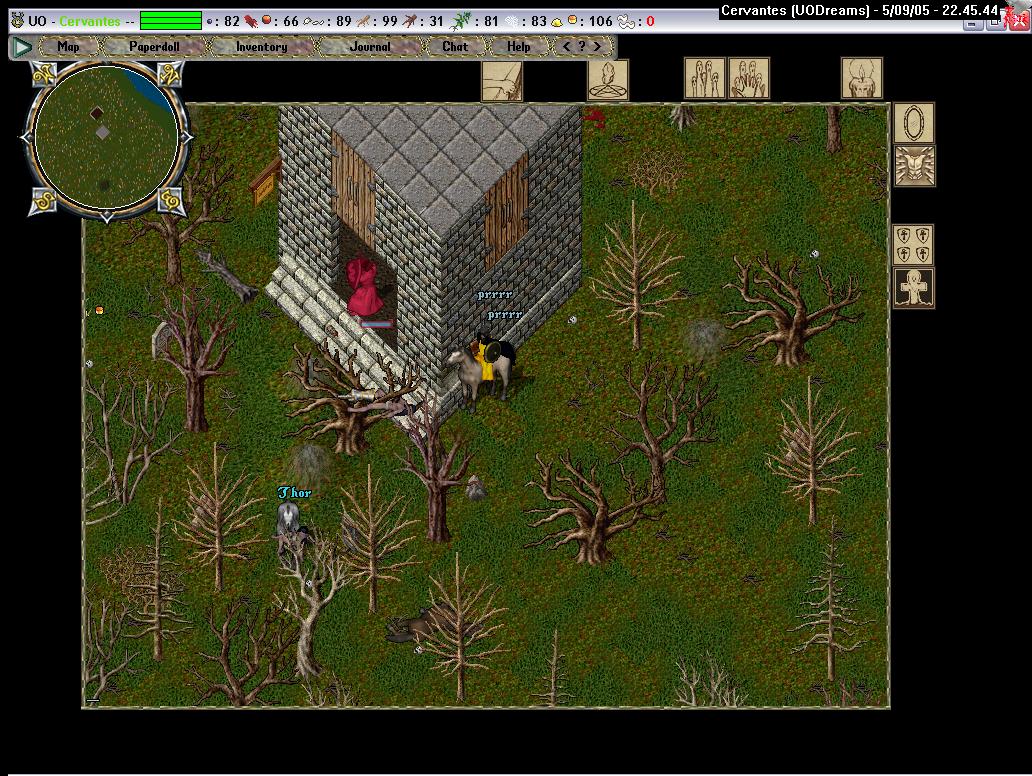The image size is (1032, 776).
Task: Open the Map from the menu bar
Action: point(68,47)
